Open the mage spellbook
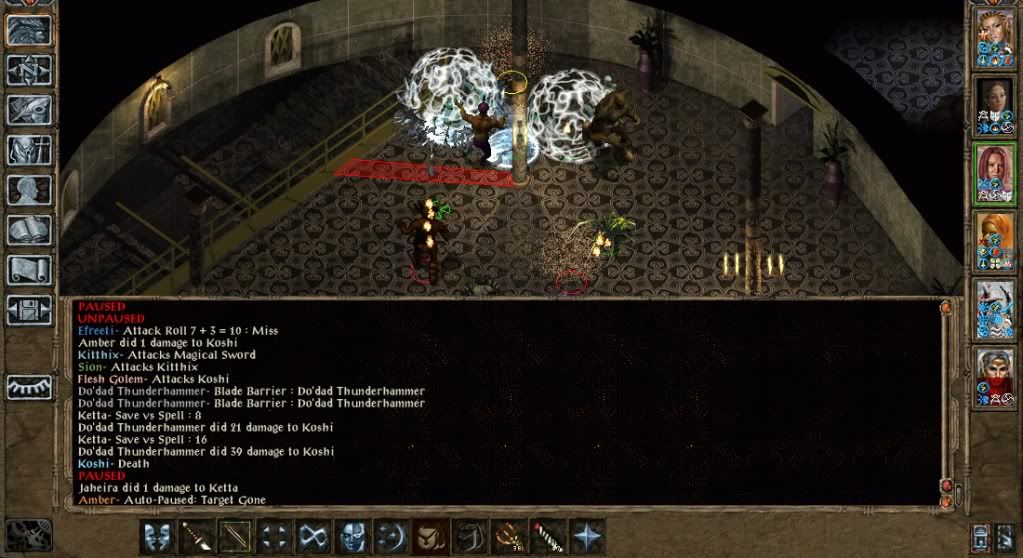 tap(29, 230)
